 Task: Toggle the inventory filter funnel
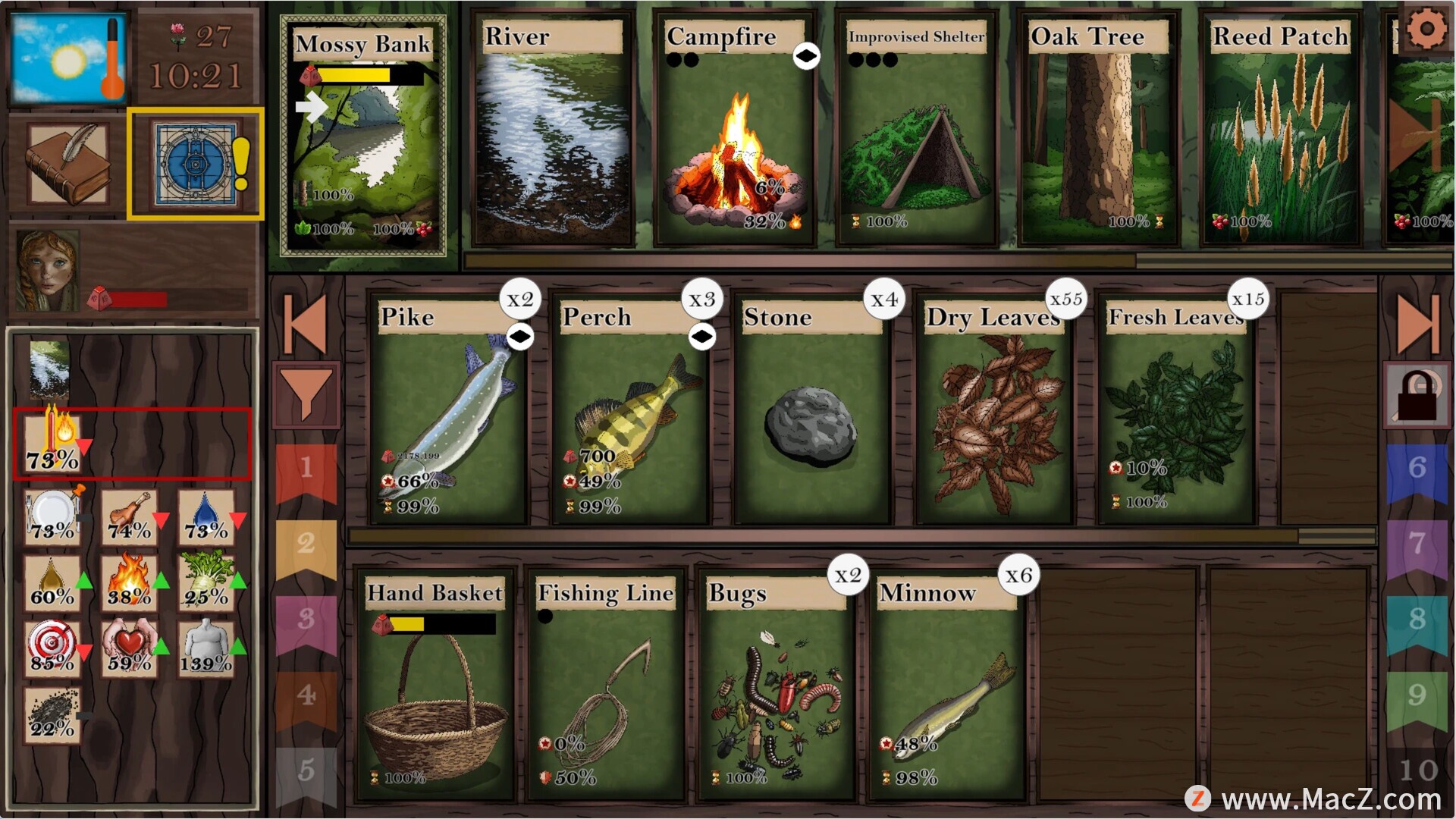[306, 393]
